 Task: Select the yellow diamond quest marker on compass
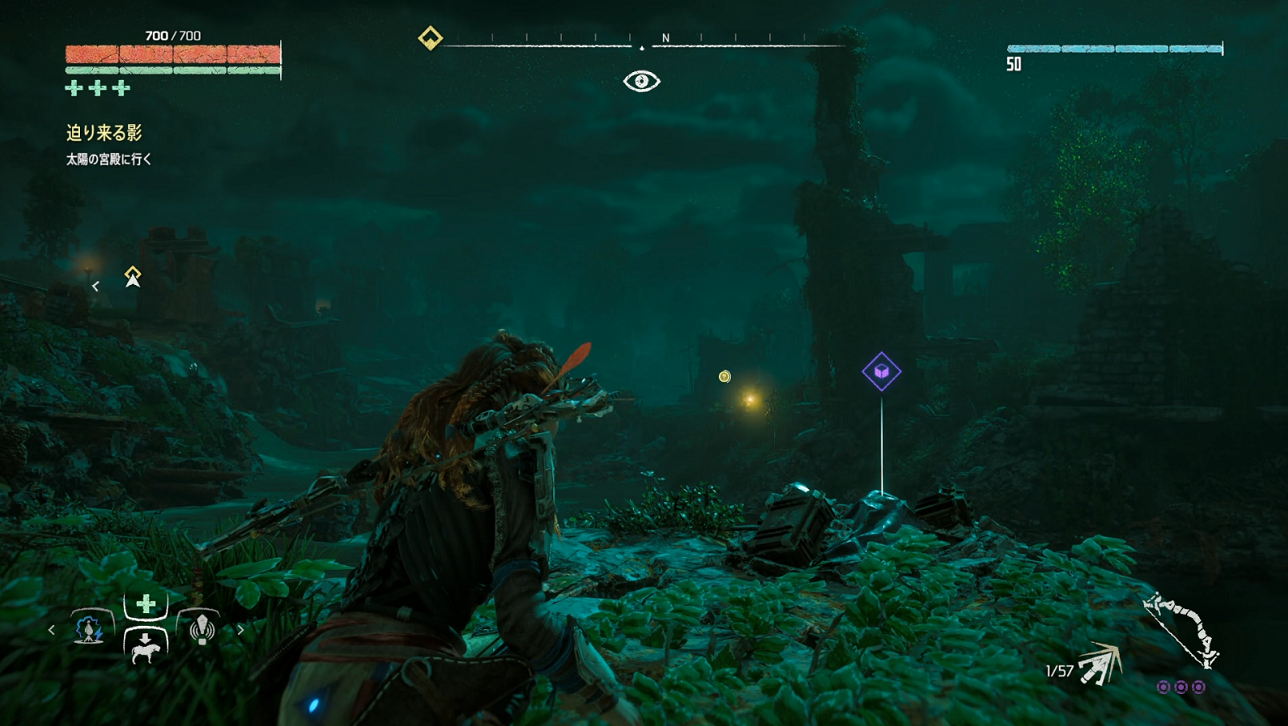pos(430,39)
